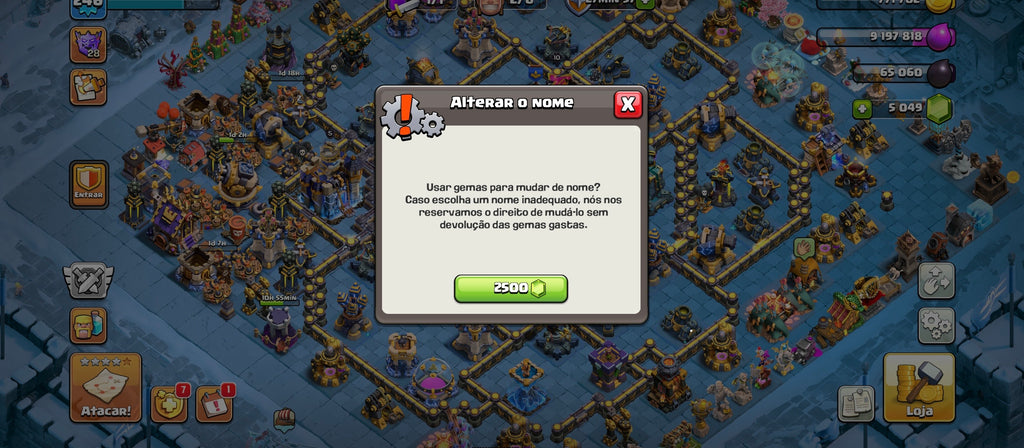
Task: Click the Entrar clan shield button
Action: (90, 185)
